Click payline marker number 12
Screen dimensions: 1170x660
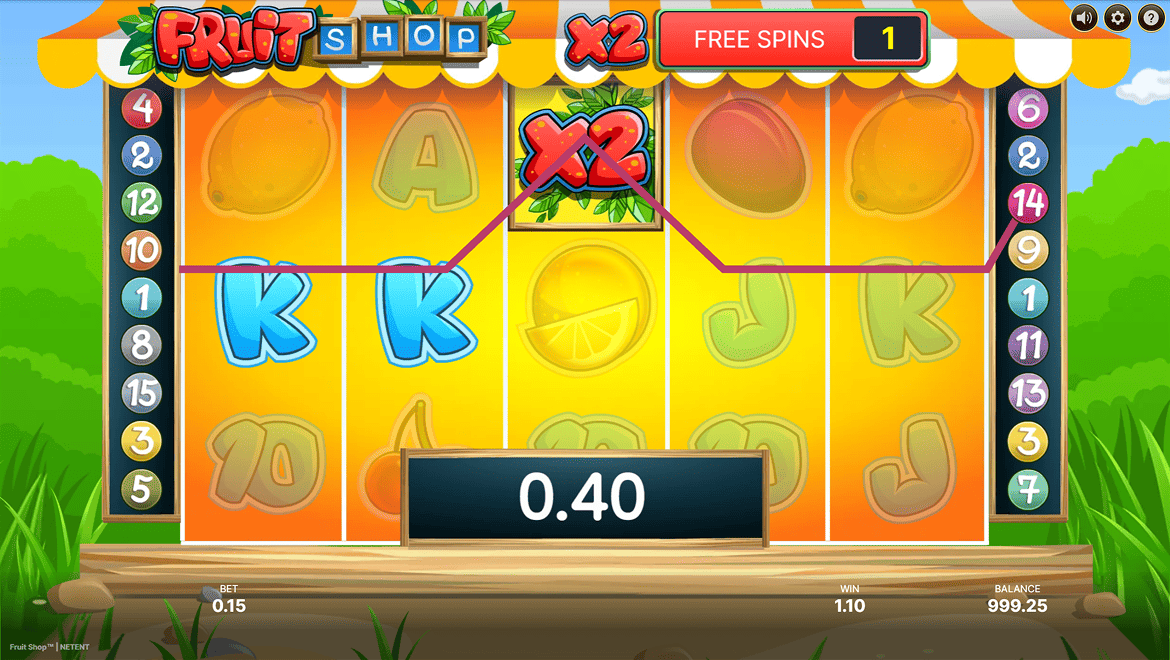click(x=141, y=203)
